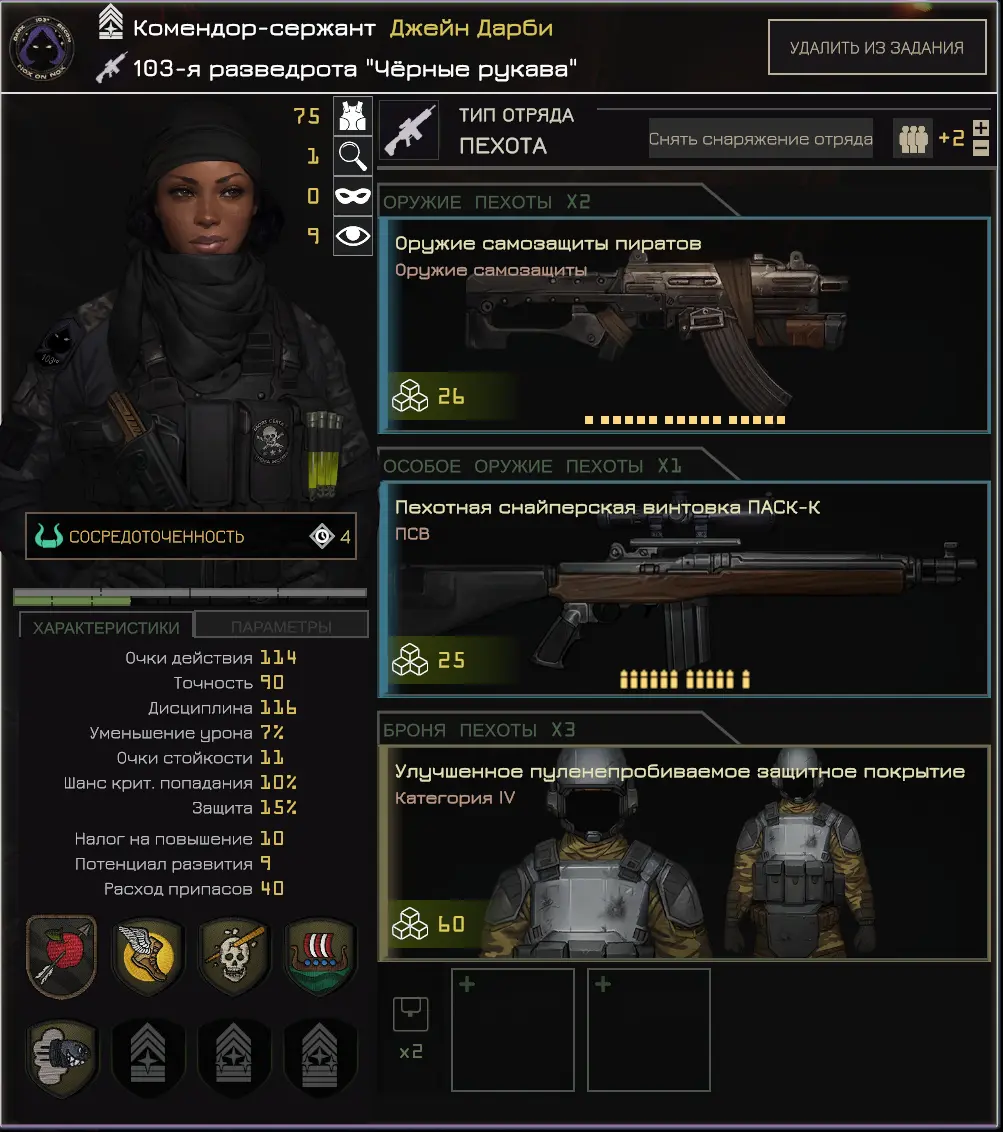Increase squad size with the plus stepper
This screenshot has width=1003, height=1132.
(981, 128)
